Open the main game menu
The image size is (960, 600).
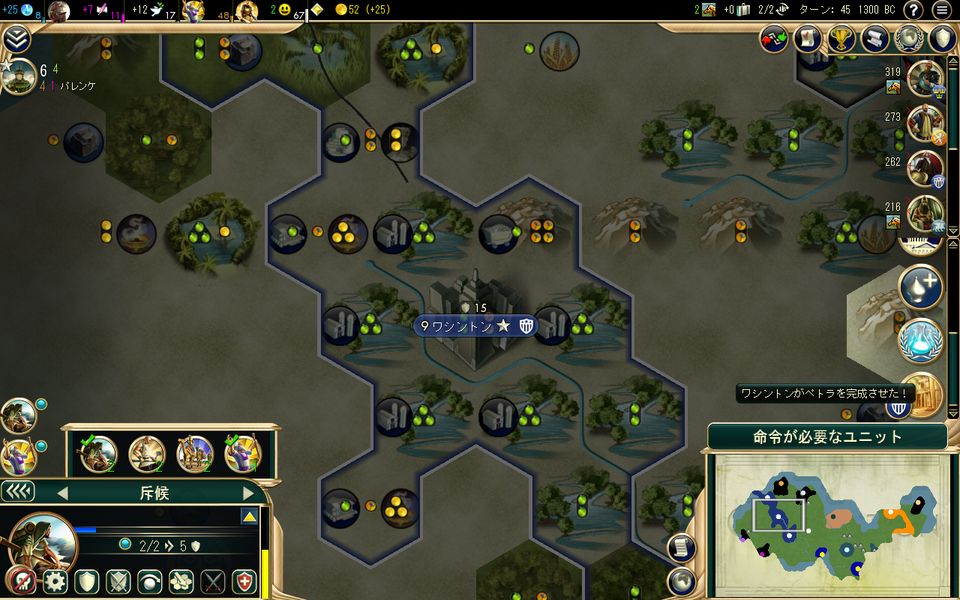(x=941, y=10)
